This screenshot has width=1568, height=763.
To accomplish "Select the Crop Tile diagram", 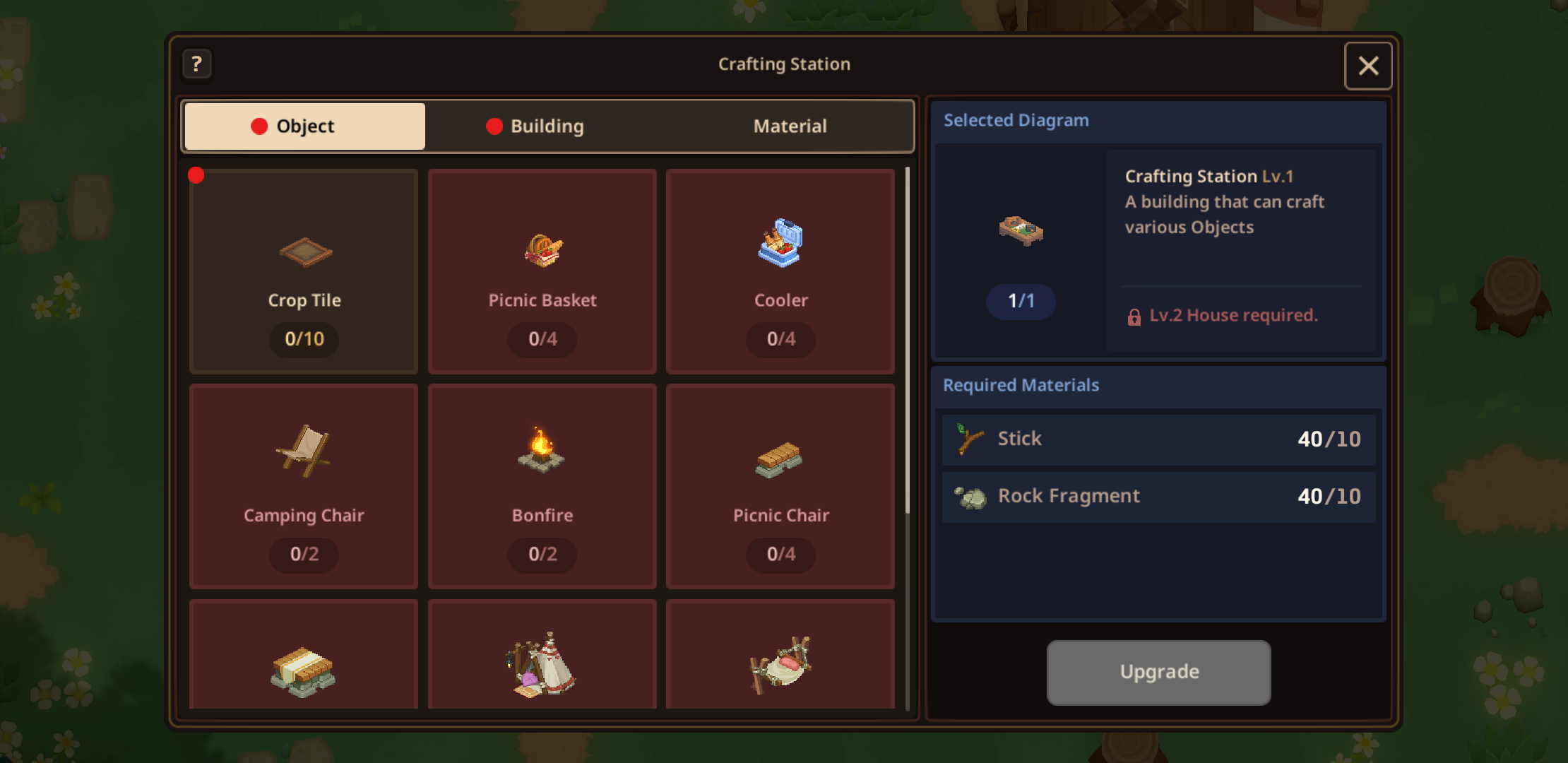I will tap(304, 271).
